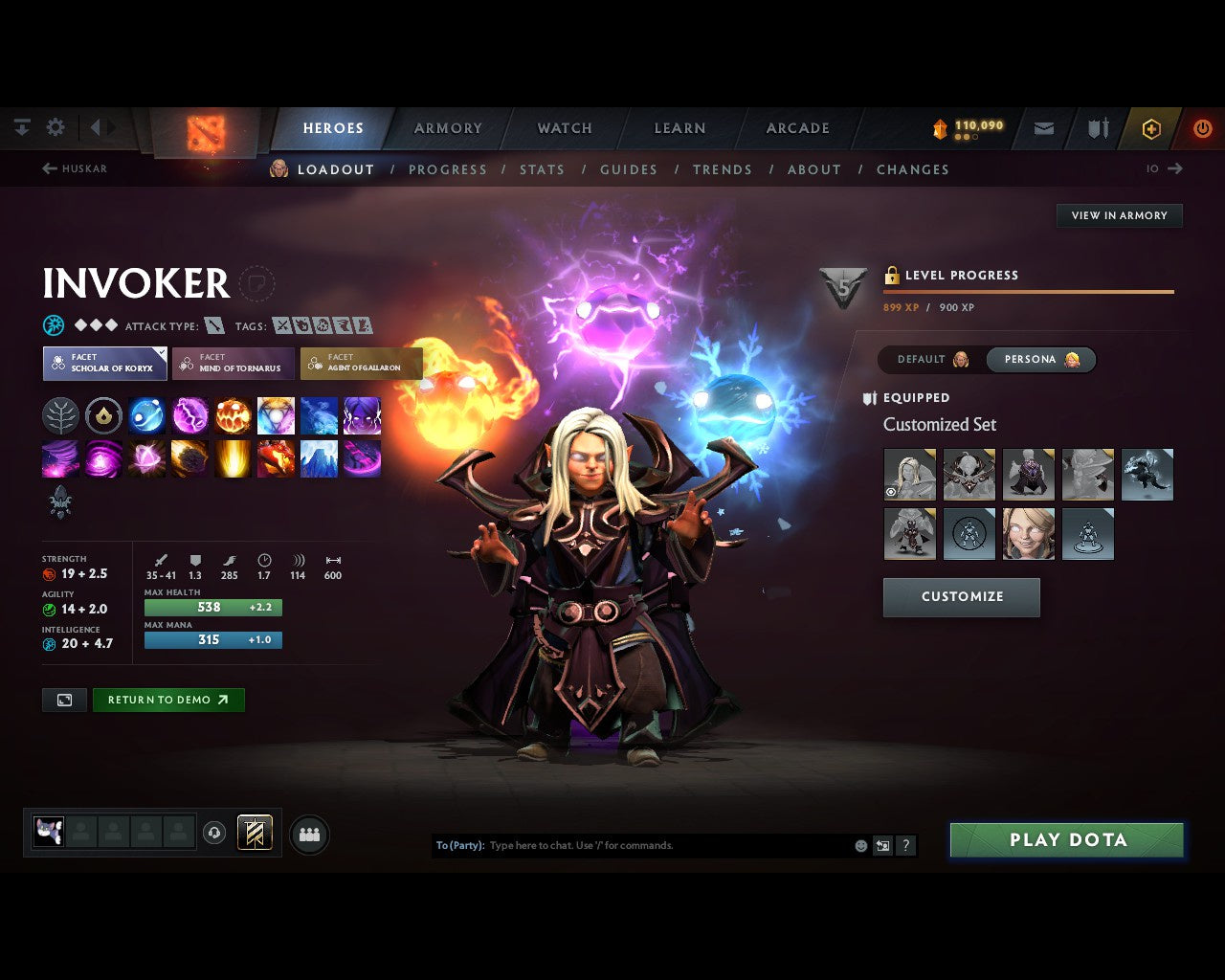Viewport: 1225px width, 980px height.
Task: Open the party invite friends menu
Action: [308, 833]
